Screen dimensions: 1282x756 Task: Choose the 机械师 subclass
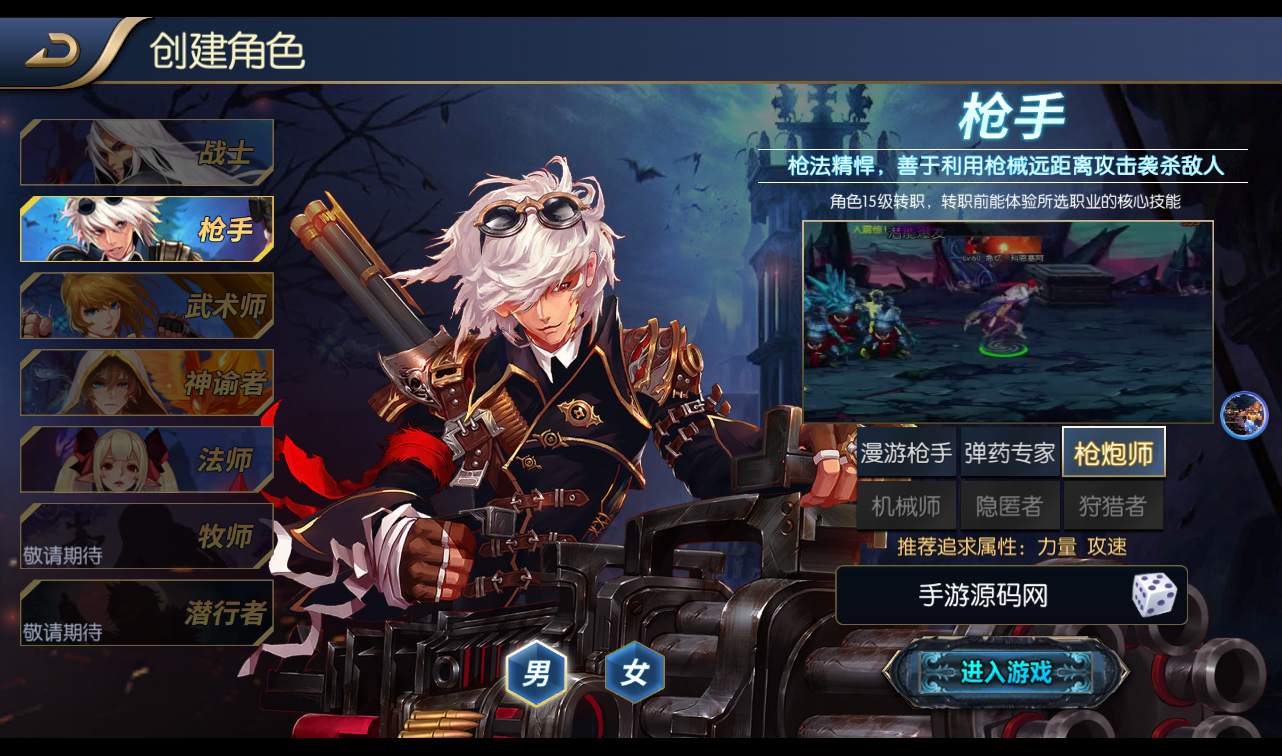[x=906, y=506]
